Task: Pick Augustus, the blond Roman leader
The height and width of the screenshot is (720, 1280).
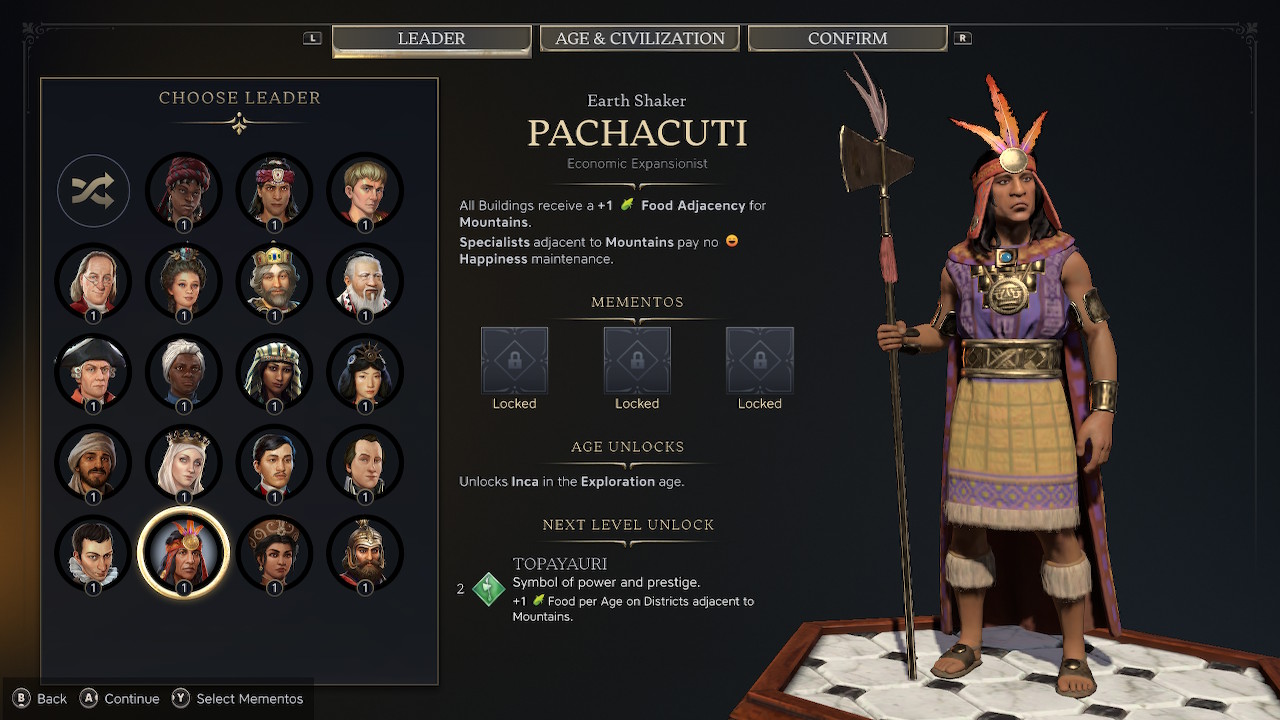Action: 365,190
